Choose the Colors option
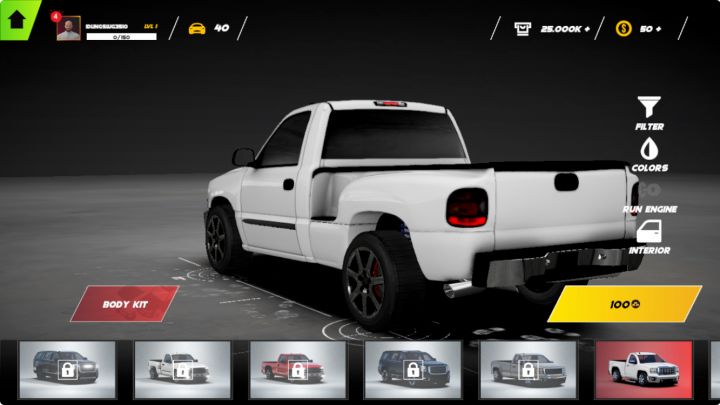 pyautogui.click(x=649, y=154)
